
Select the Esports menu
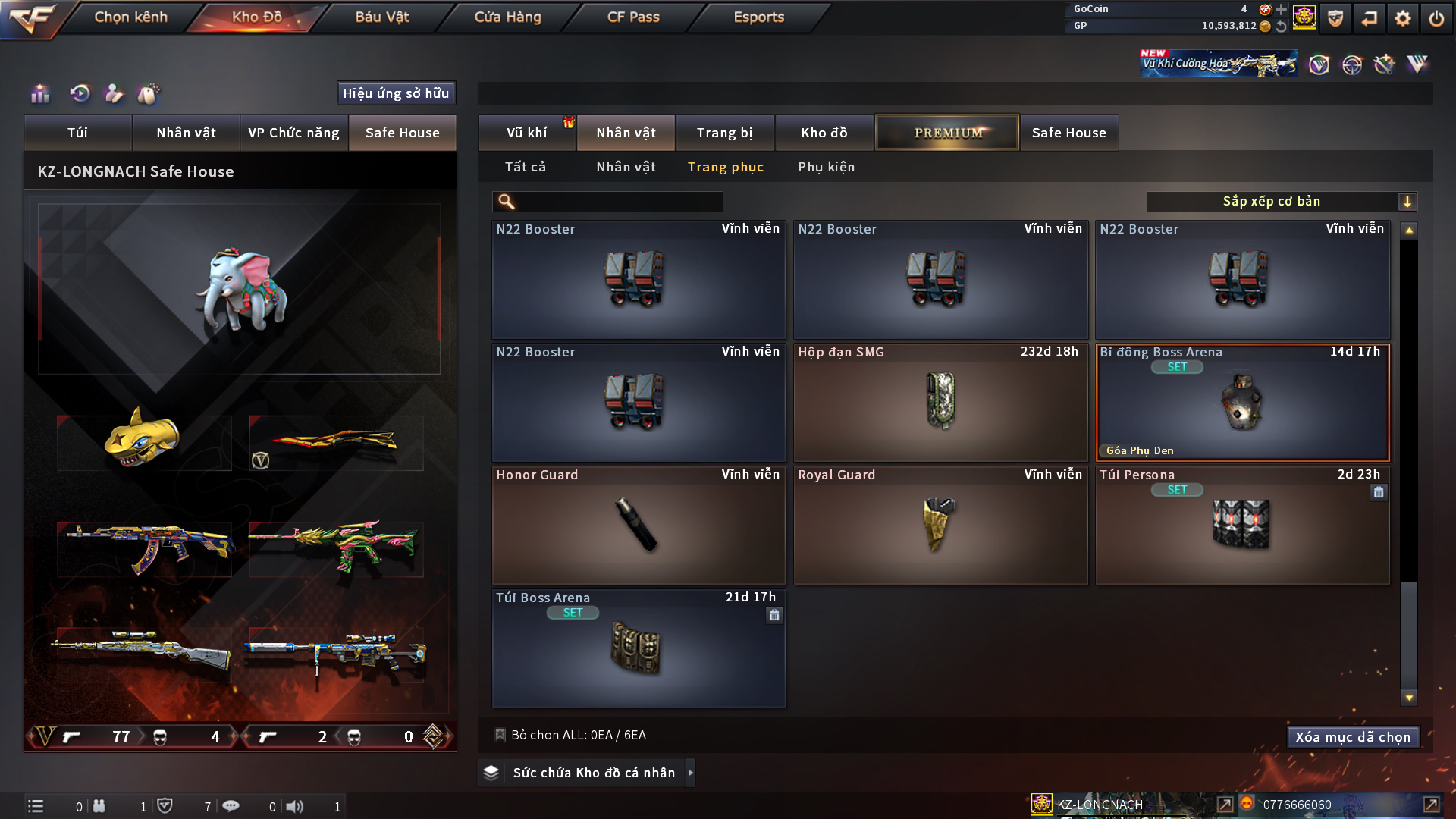(758, 17)
